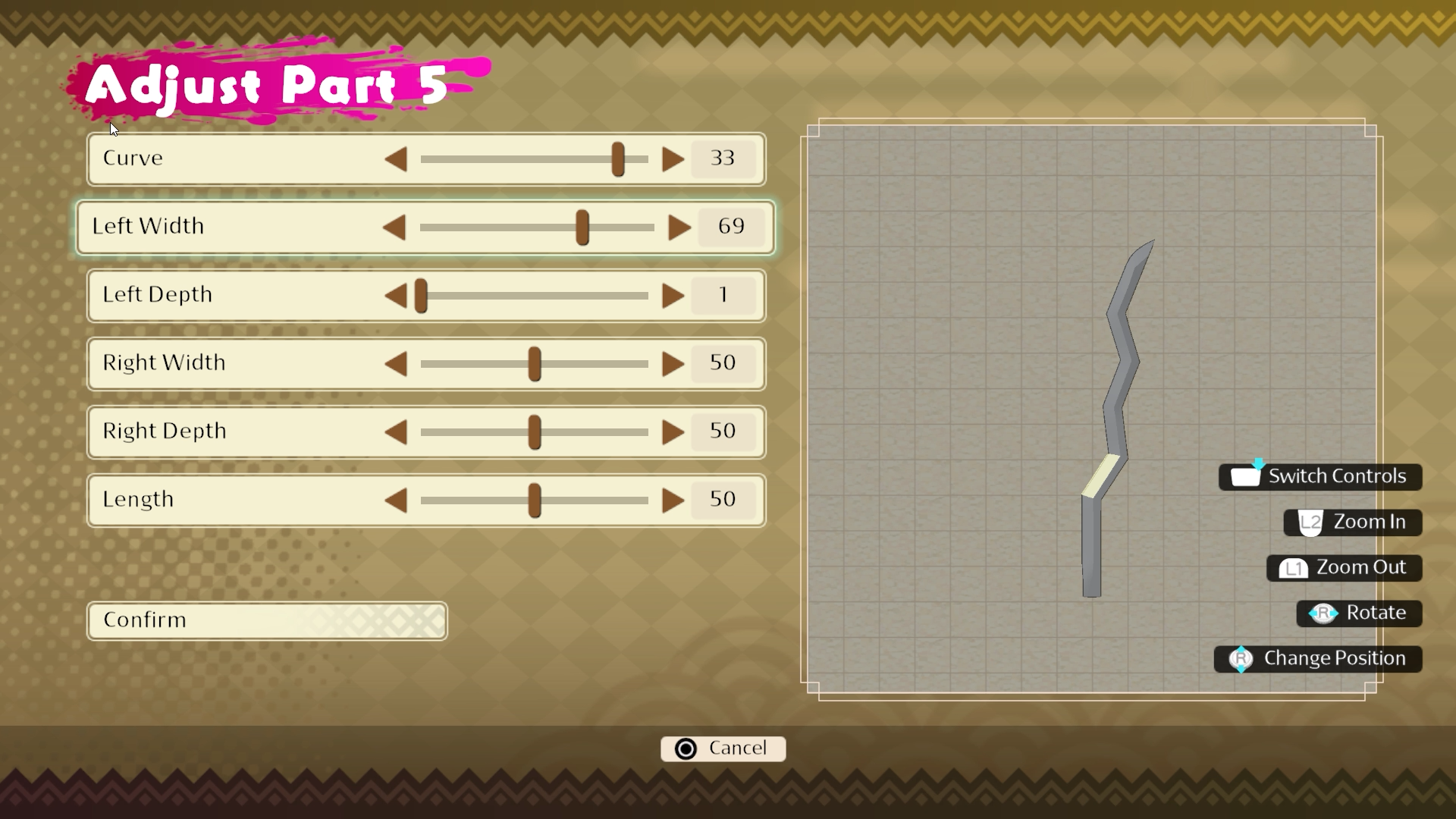Confirm the part adjustments
The image size is (1456, 819).
(x=267, y=620)
